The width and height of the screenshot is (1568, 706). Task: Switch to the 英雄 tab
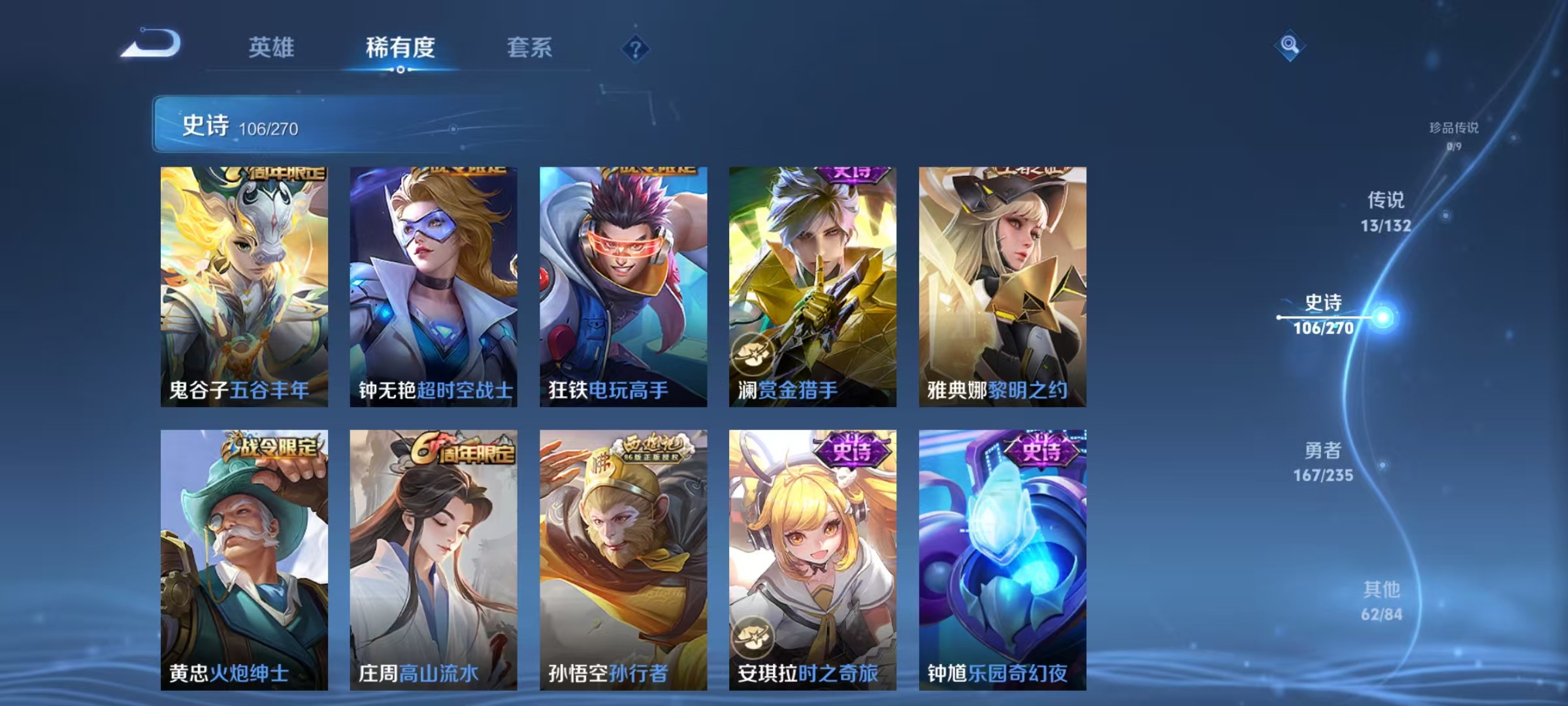(272, 48)
